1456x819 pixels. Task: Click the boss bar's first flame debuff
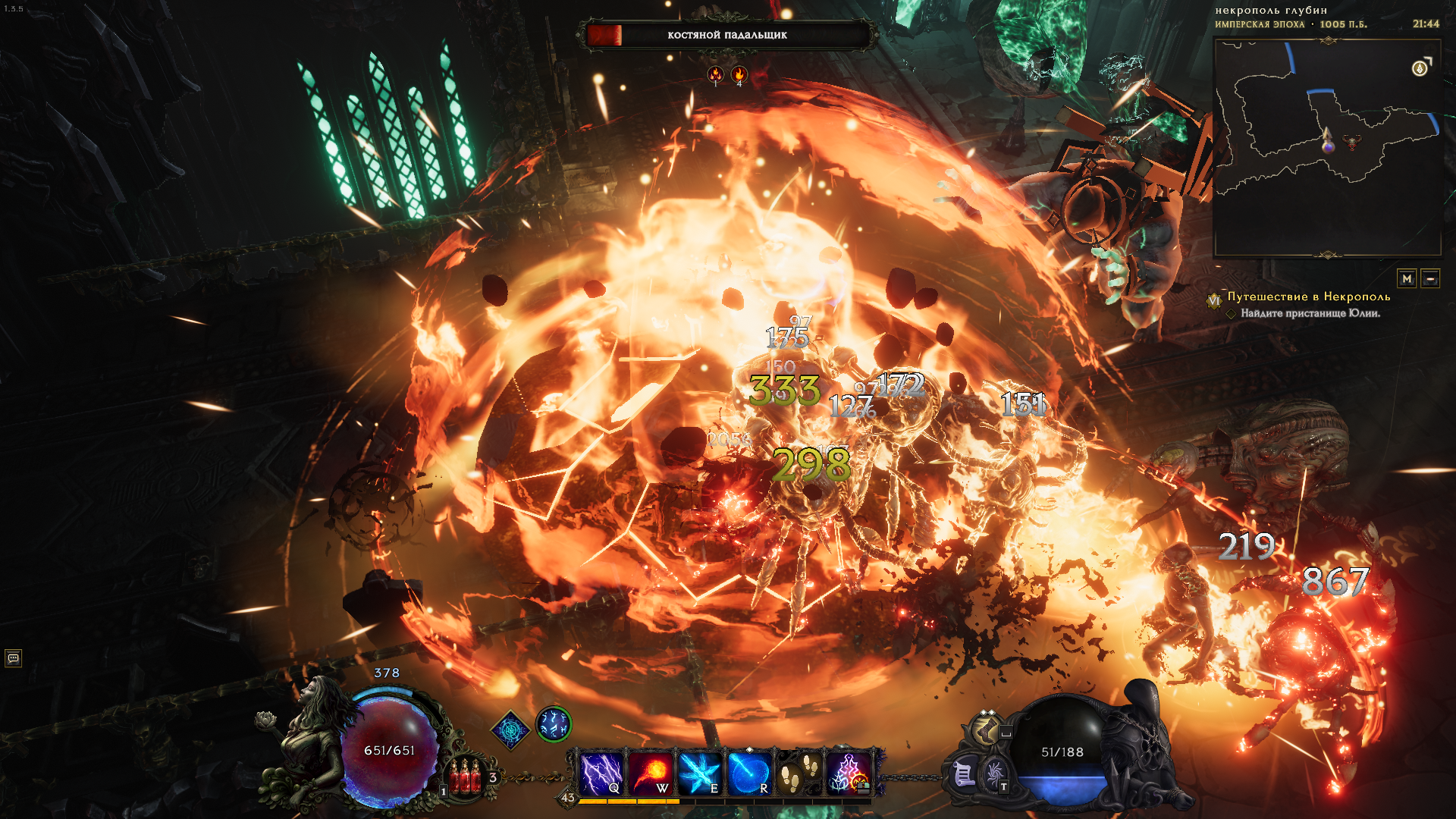click(x=715, y=74)
